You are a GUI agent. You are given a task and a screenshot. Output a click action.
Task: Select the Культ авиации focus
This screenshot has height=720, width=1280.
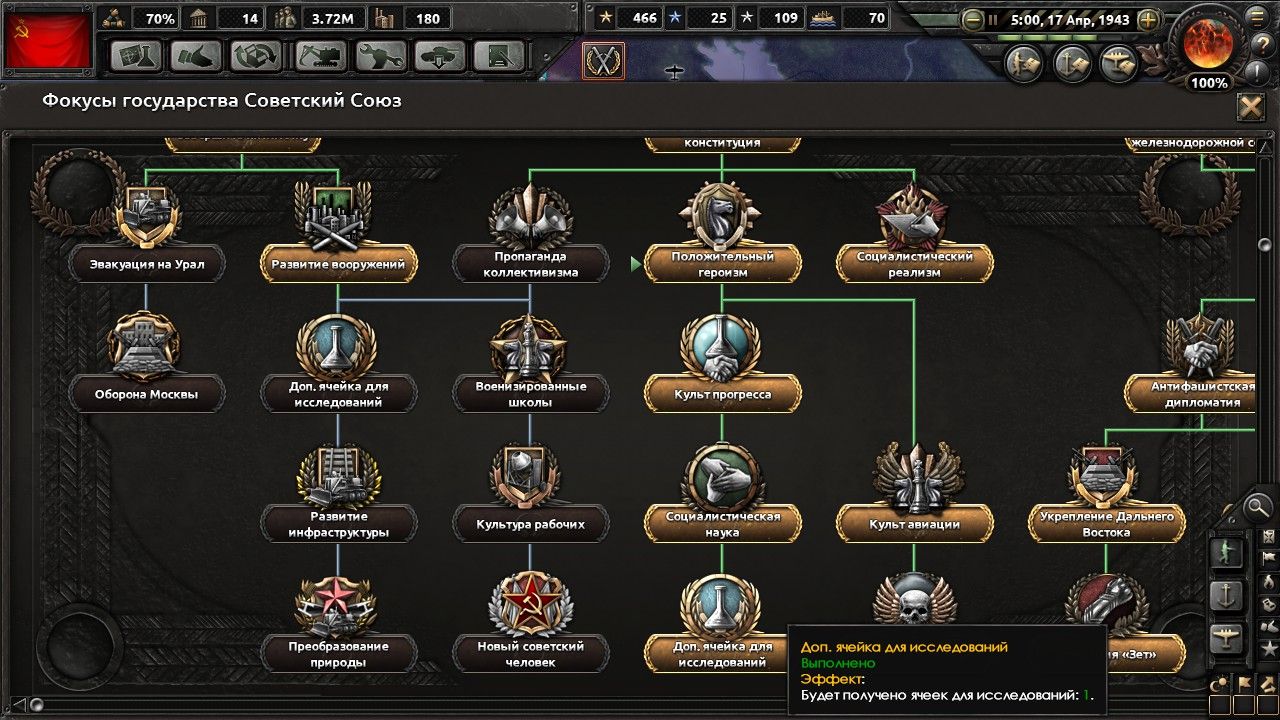pos(914,524)
